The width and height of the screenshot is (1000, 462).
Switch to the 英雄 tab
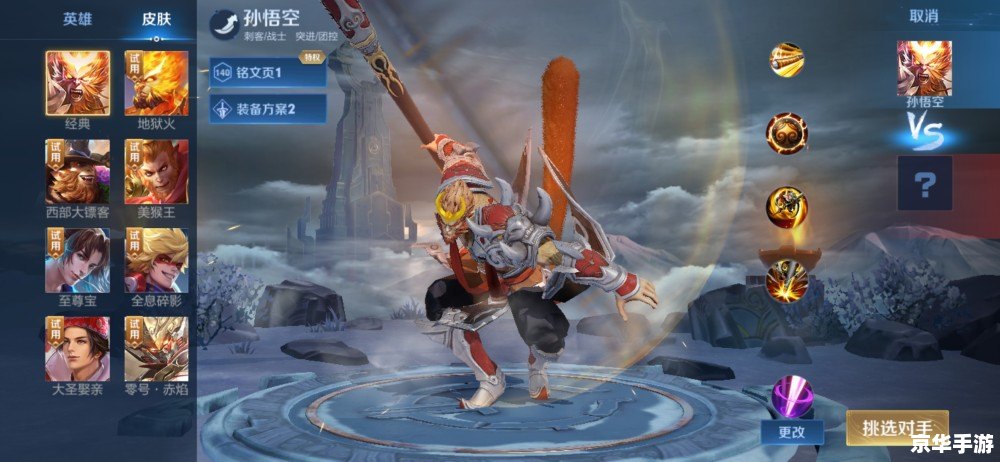point(77,19)
